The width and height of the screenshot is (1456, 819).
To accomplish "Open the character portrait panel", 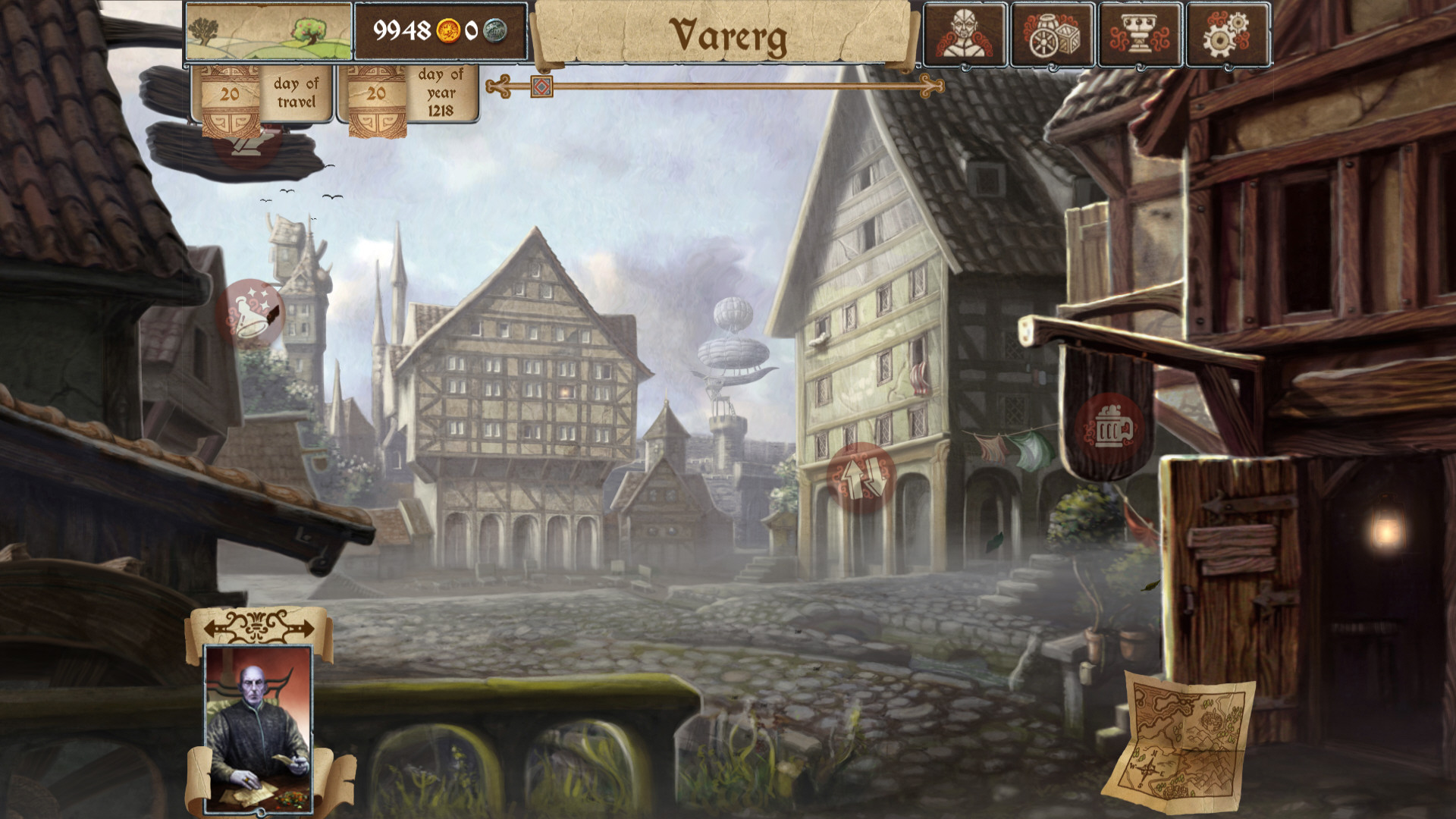I will [965, 33].
